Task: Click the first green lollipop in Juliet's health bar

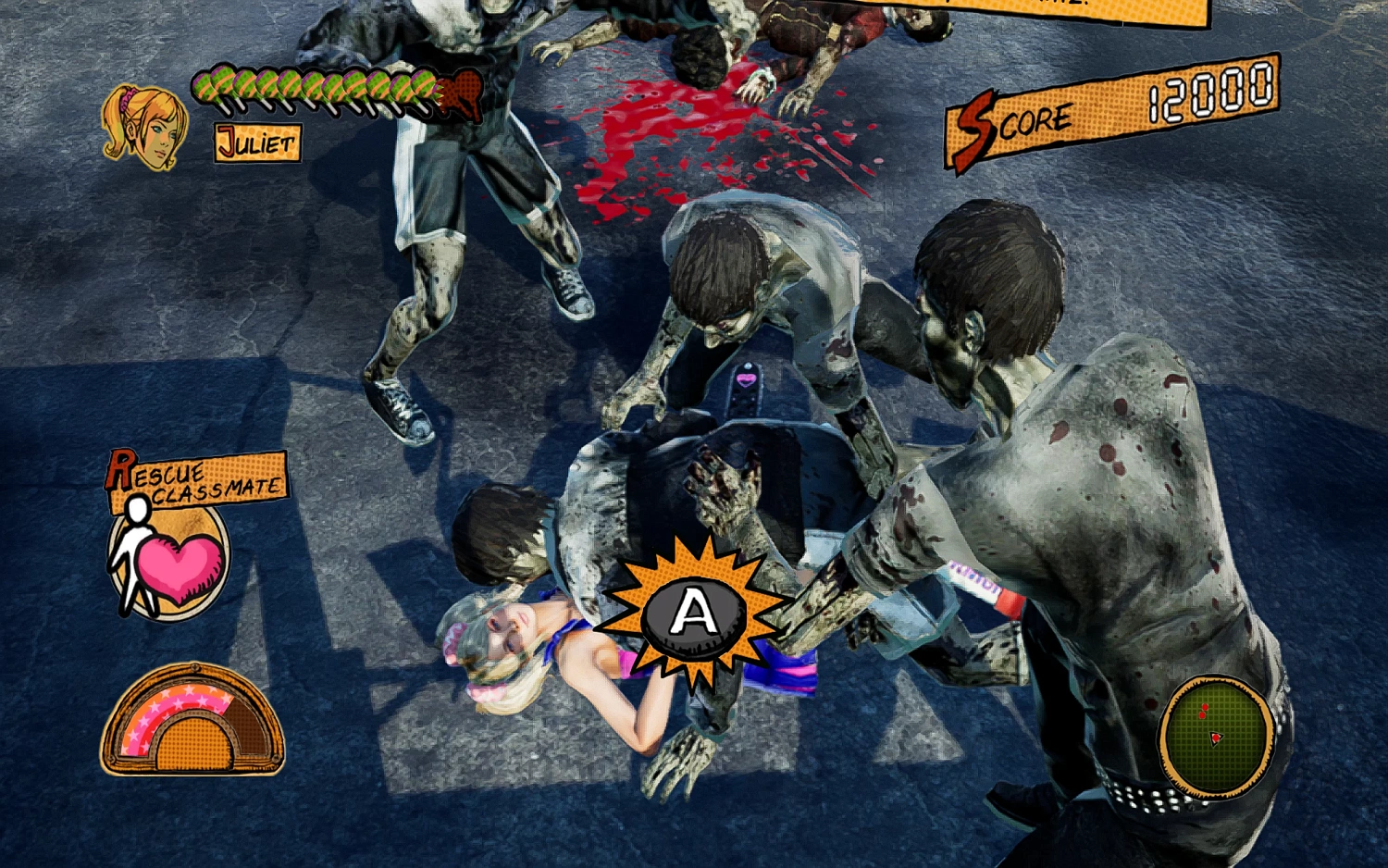Action: (205, 86)
